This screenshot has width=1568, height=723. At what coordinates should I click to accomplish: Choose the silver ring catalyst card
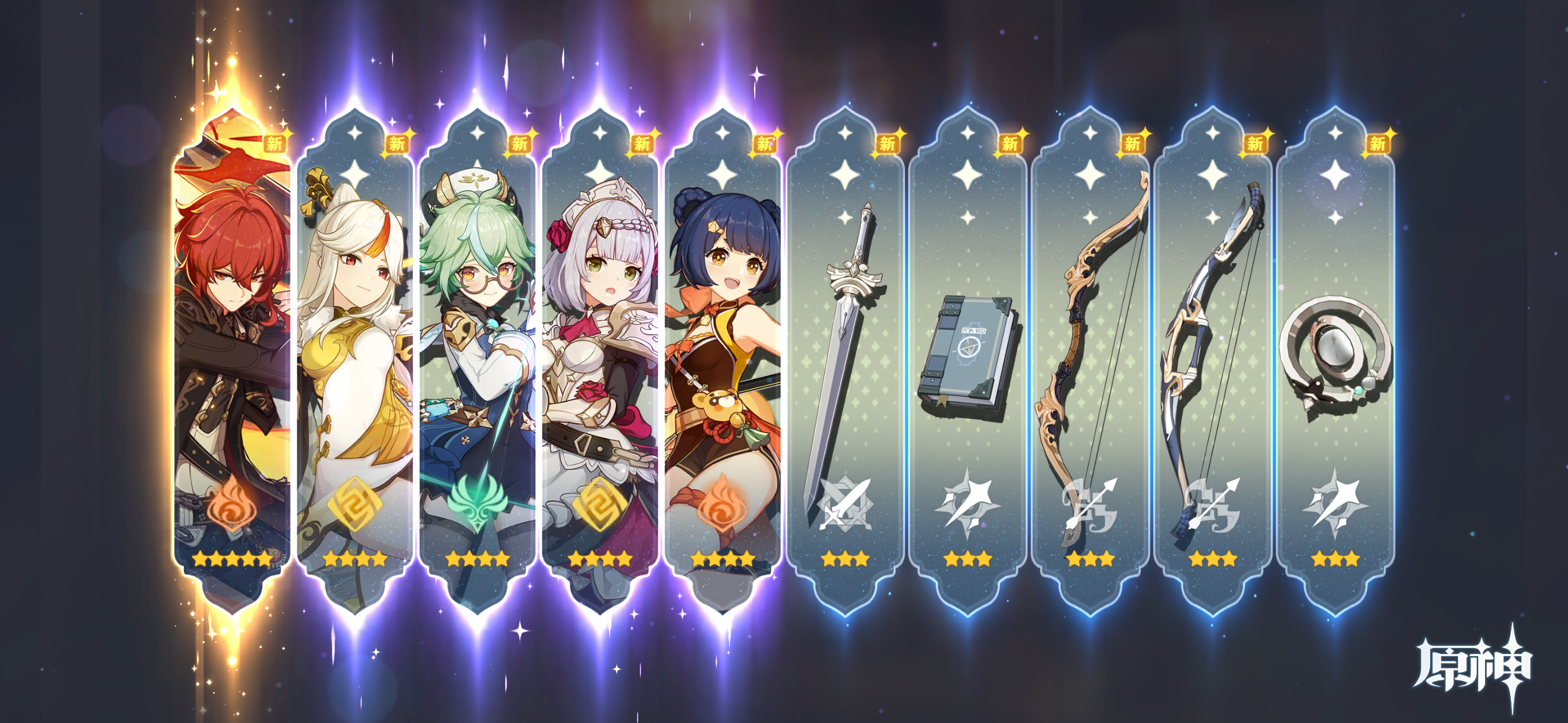[1335, 359]
